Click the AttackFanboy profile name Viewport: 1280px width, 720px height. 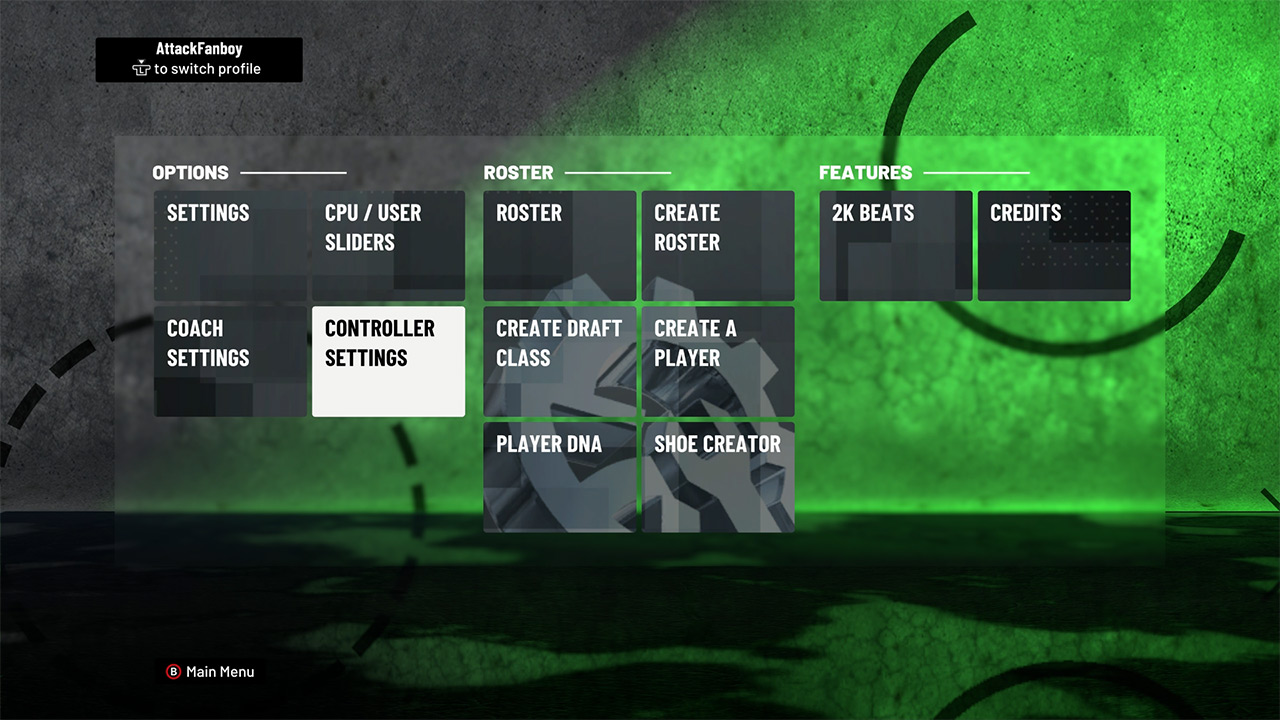198,48
